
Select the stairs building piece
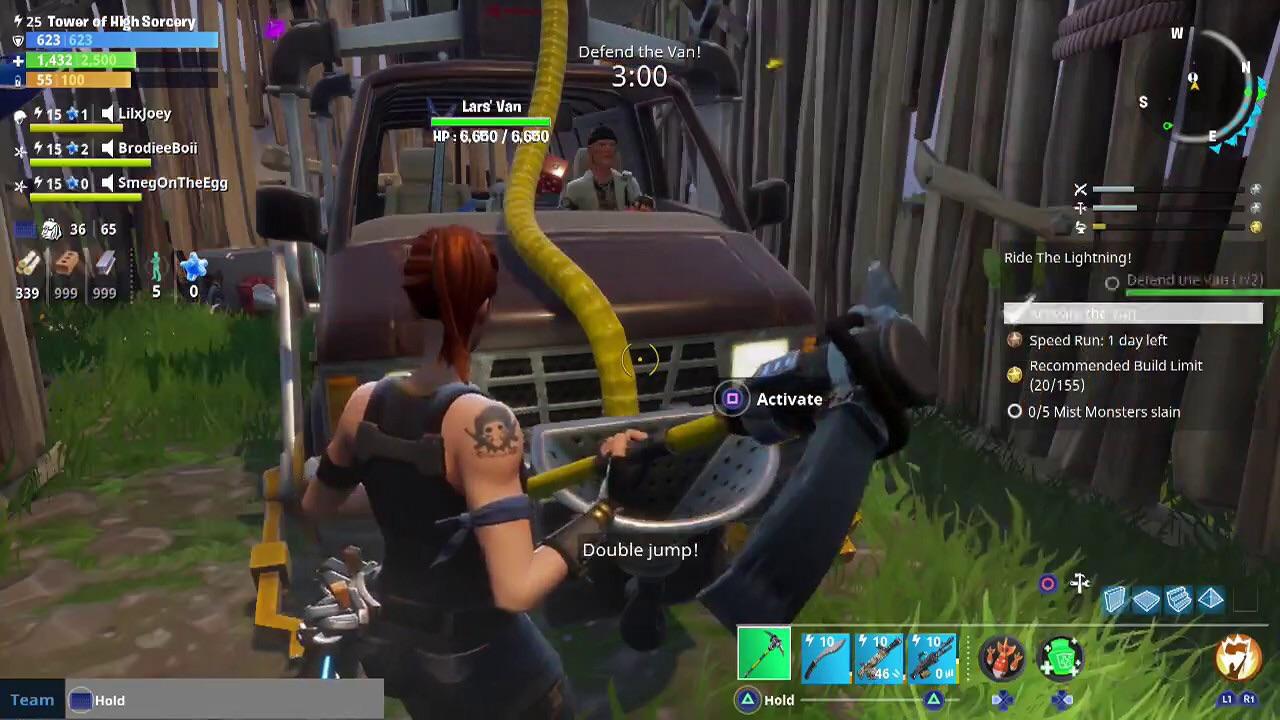click(1178, 598)
